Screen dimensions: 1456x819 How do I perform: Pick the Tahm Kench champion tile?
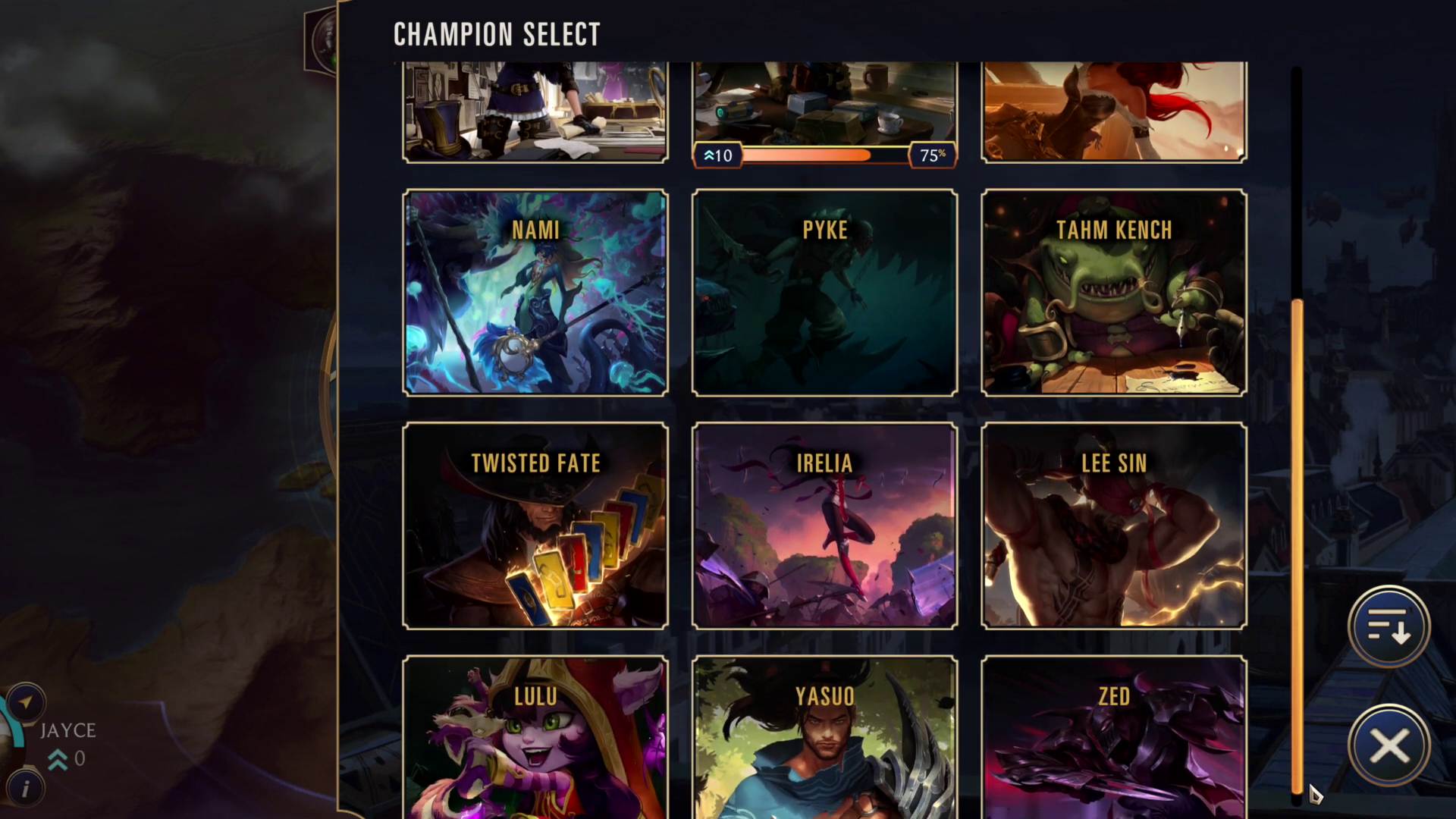1113,293
